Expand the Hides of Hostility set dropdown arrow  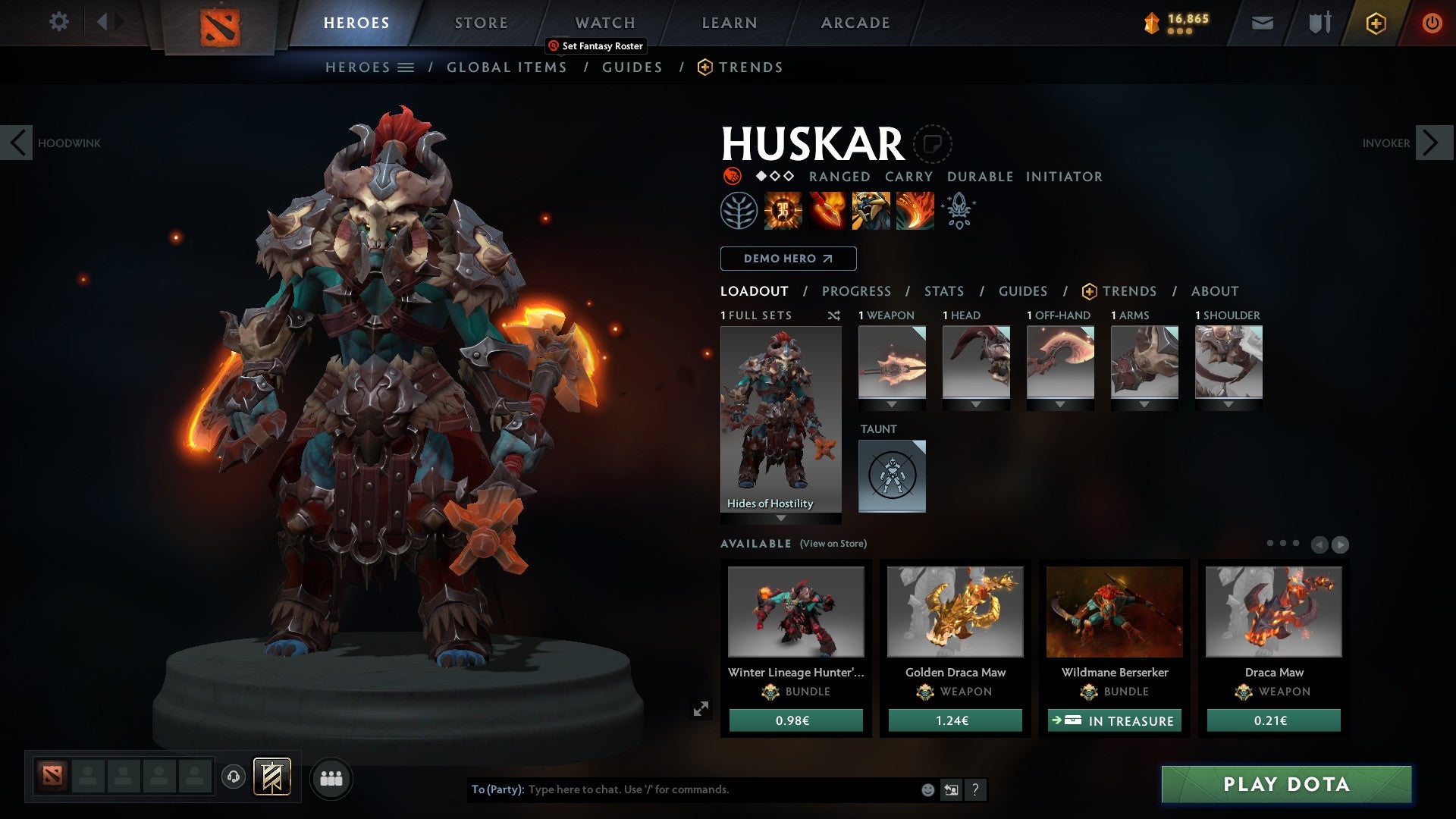[780, 519]
